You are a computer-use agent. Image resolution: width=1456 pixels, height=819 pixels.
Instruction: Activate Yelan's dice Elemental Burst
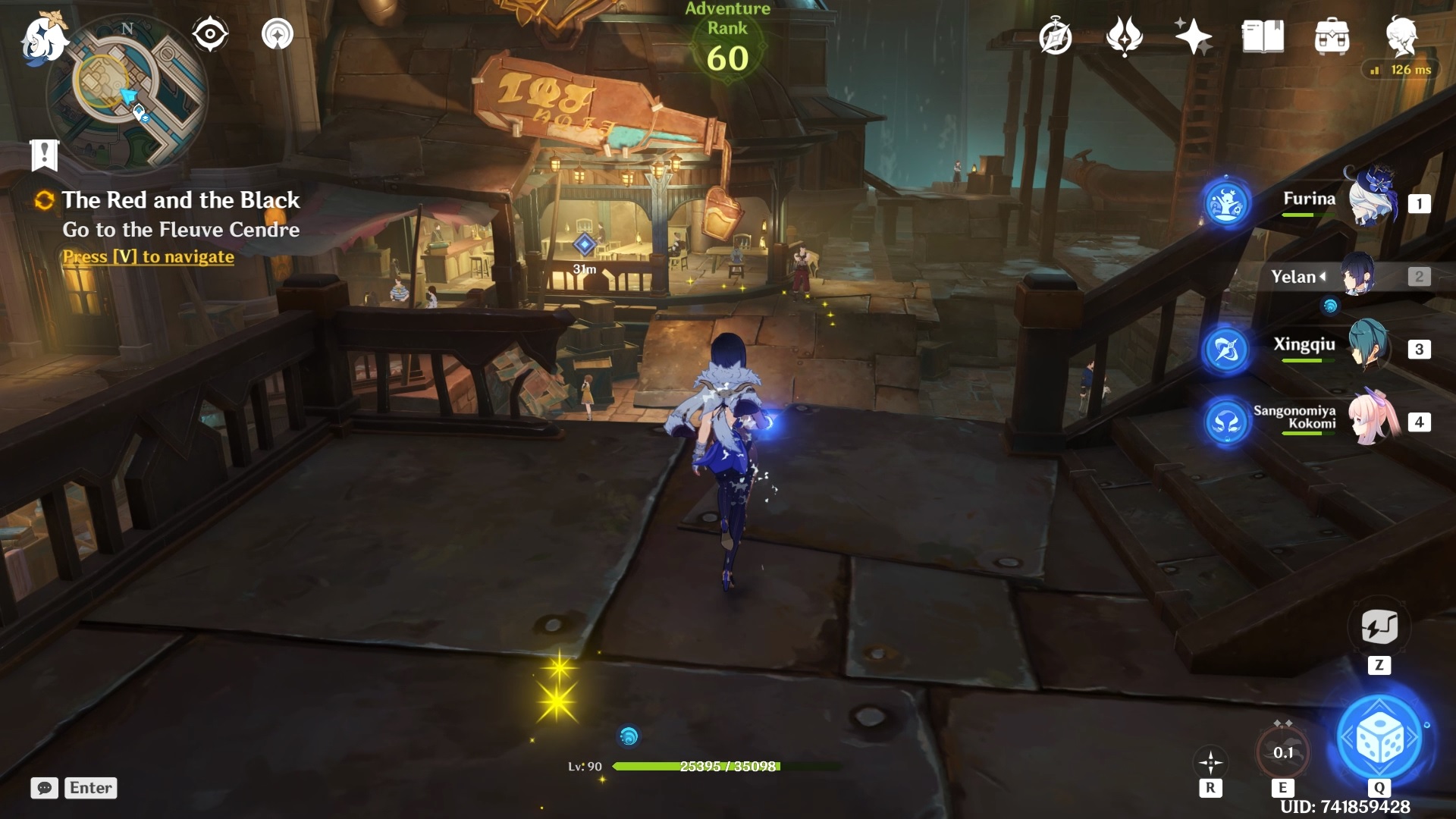tap(1379, 739)
